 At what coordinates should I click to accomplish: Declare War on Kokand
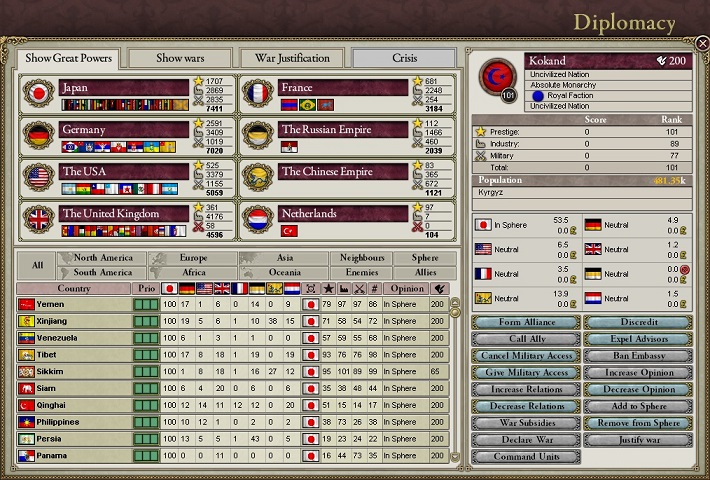pyautogui.click(x=525, y=440)
